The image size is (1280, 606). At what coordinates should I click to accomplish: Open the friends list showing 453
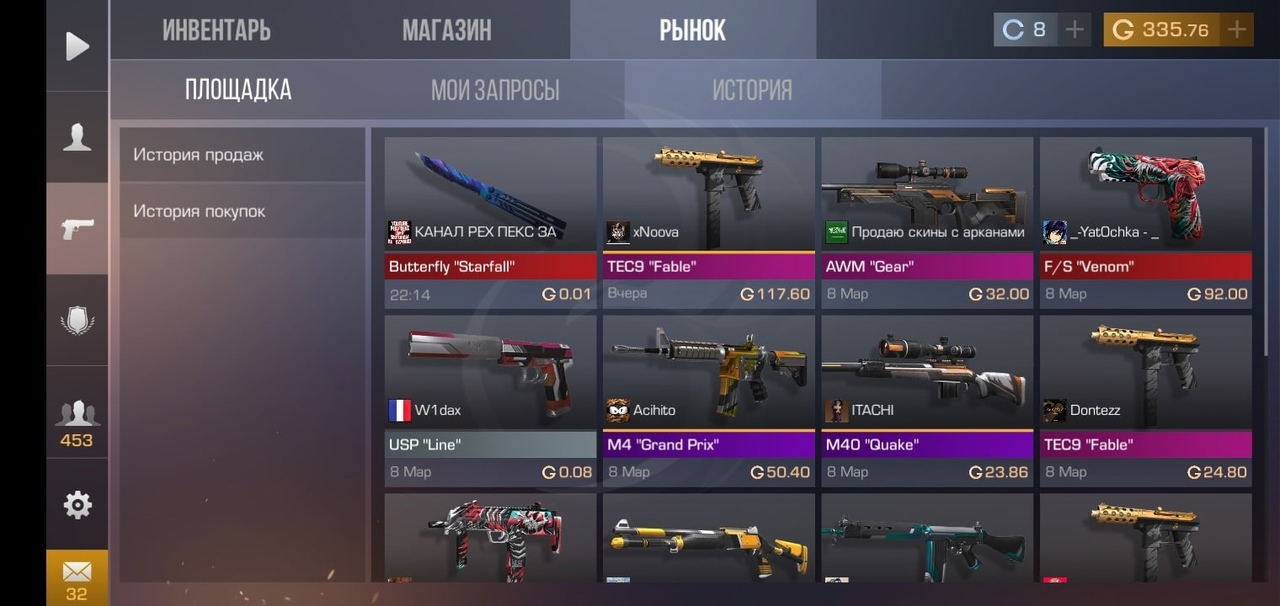[77, 422]
